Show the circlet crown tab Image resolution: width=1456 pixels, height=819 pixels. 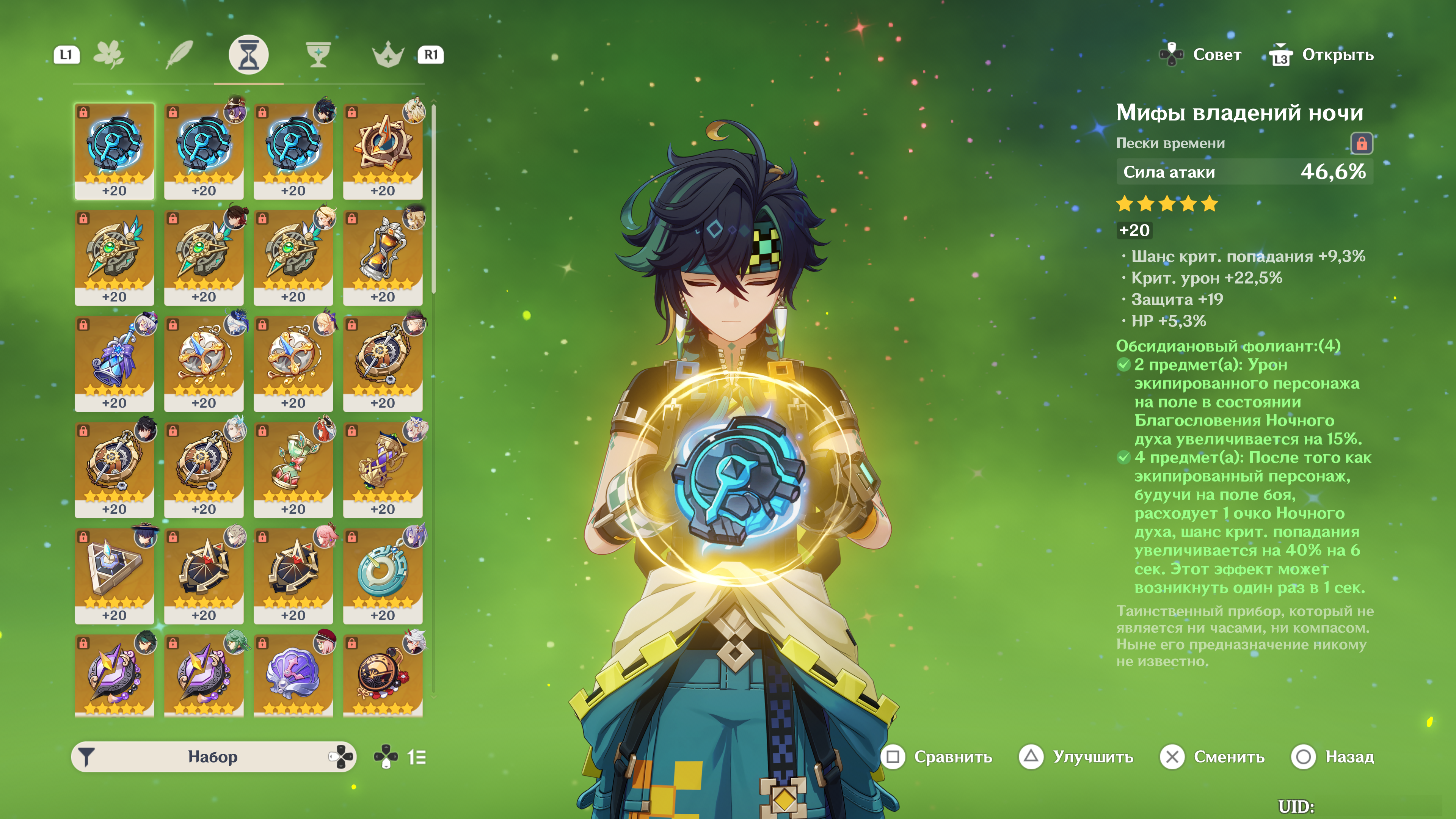click(x=388, y=55)
